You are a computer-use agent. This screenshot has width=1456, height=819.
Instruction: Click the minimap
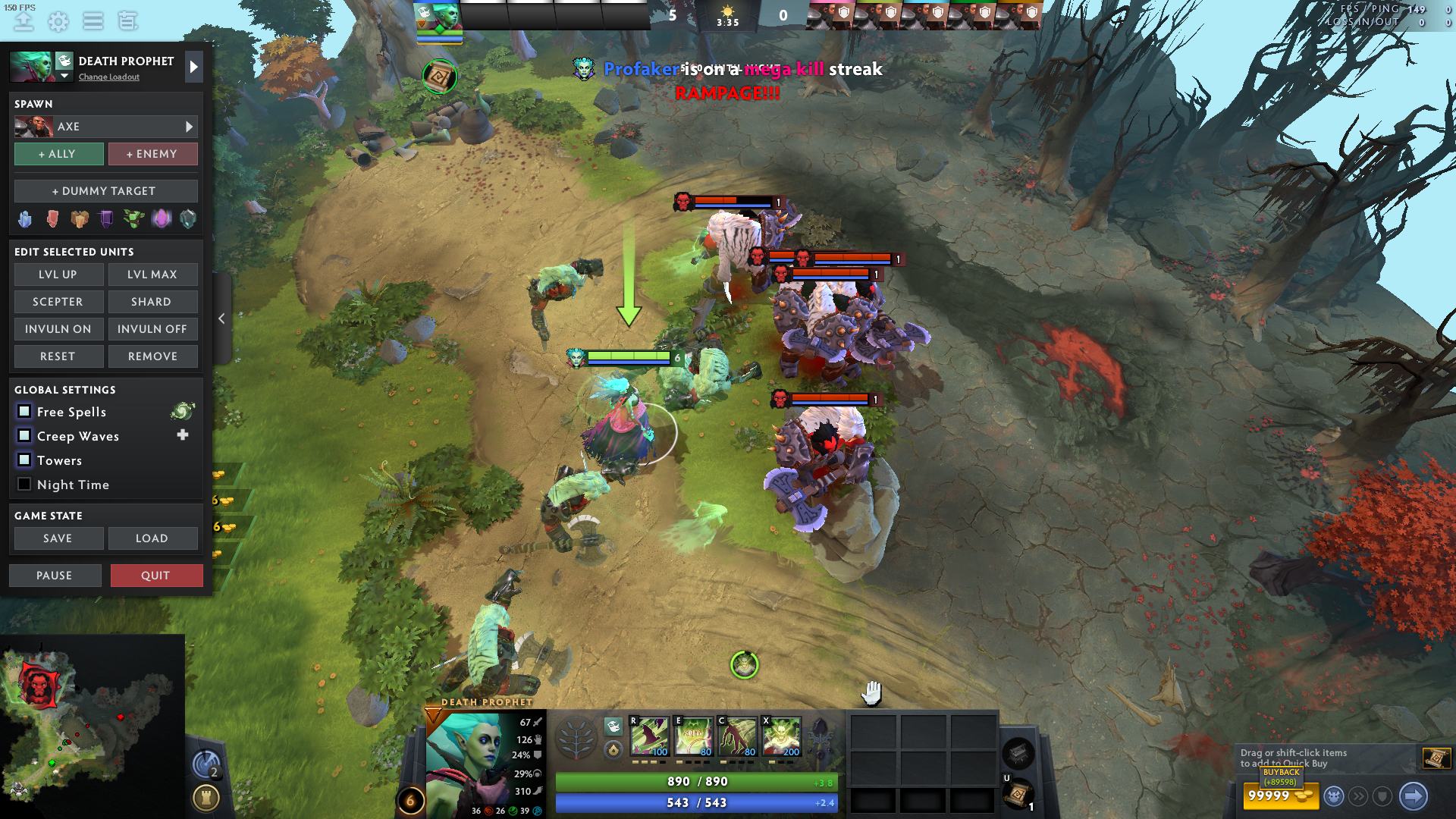(93, 724)
